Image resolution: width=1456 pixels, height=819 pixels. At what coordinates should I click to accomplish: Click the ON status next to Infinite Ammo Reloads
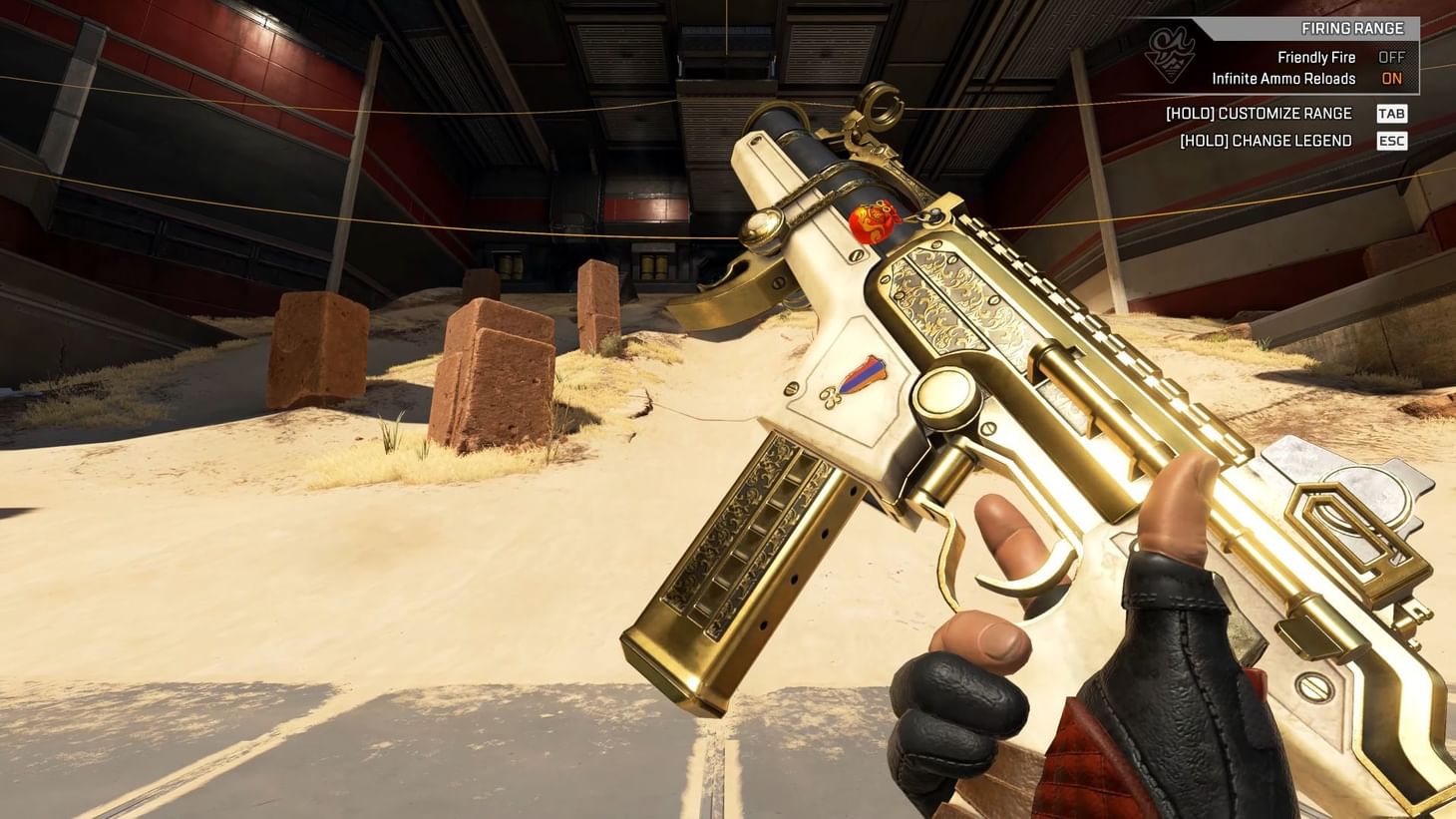point(1392,78)
